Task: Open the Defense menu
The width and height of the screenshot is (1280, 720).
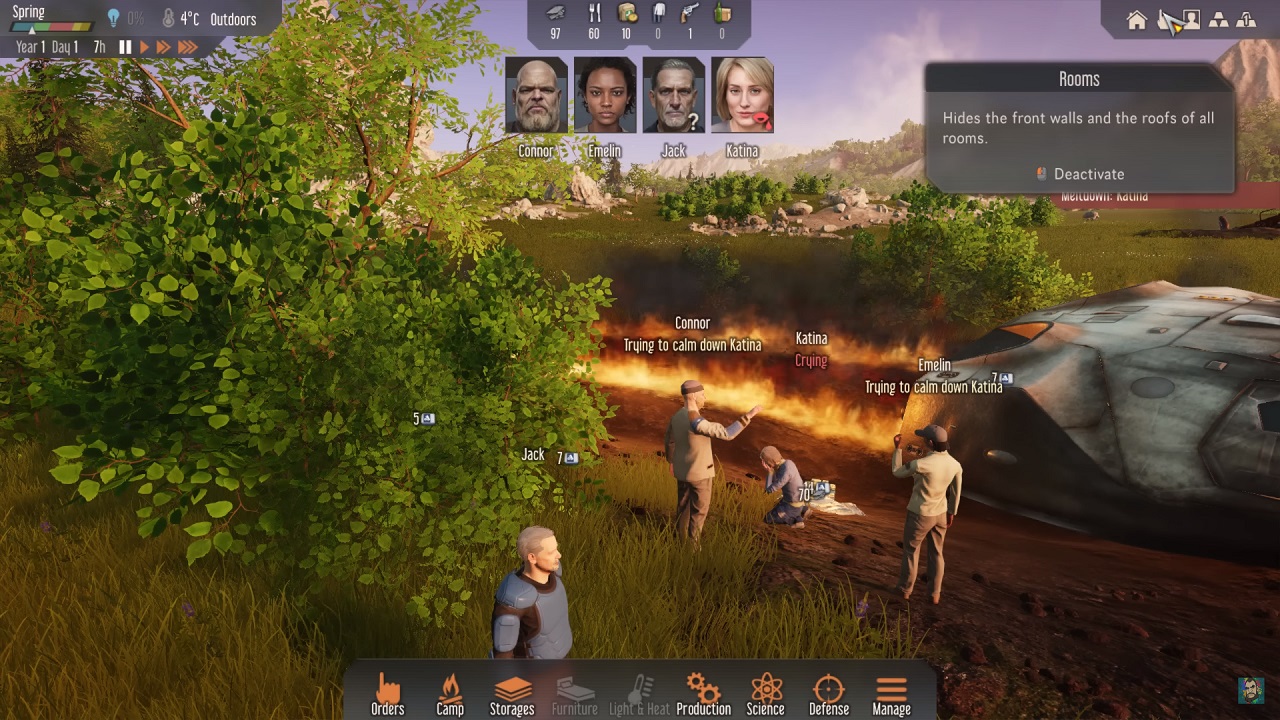Action: point(828,694)
